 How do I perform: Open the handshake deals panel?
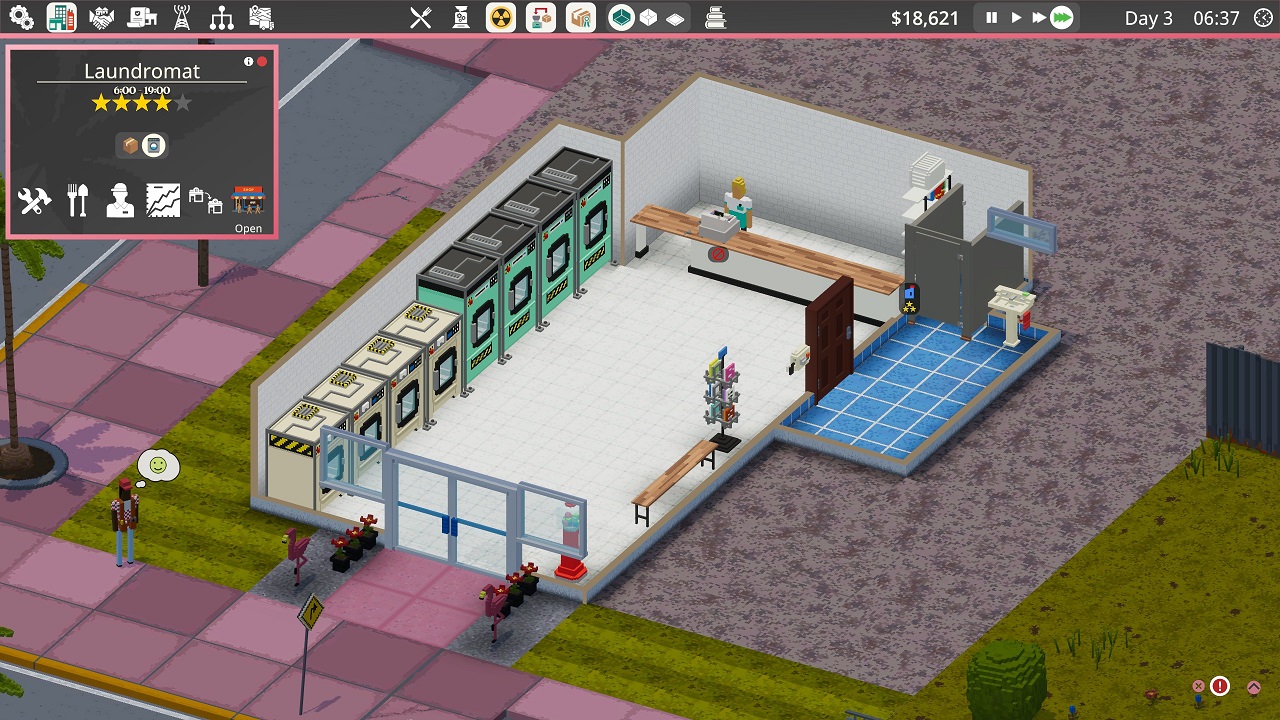coord(101,18)
